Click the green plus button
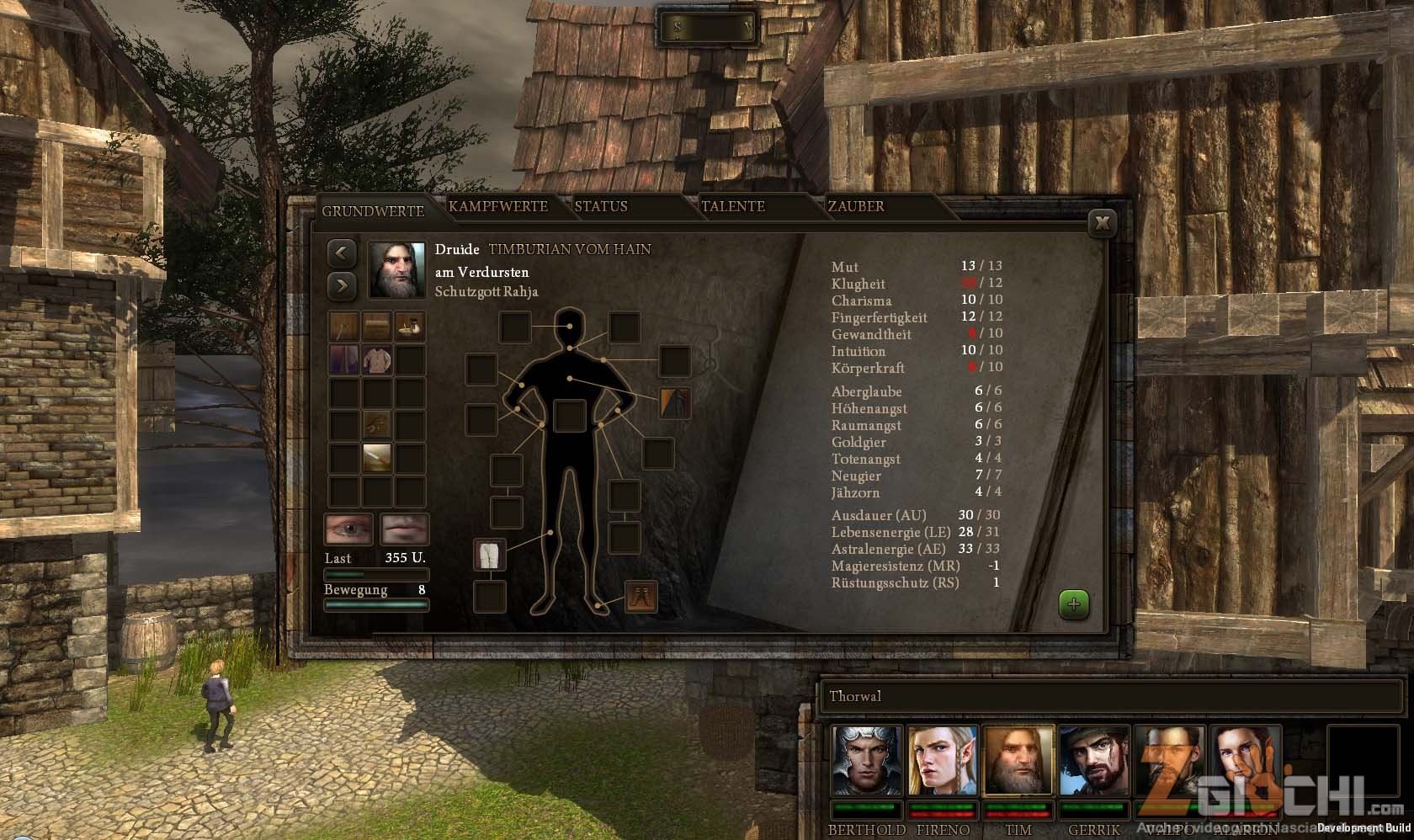1414x840 pixels. (x=1073, y=604)
